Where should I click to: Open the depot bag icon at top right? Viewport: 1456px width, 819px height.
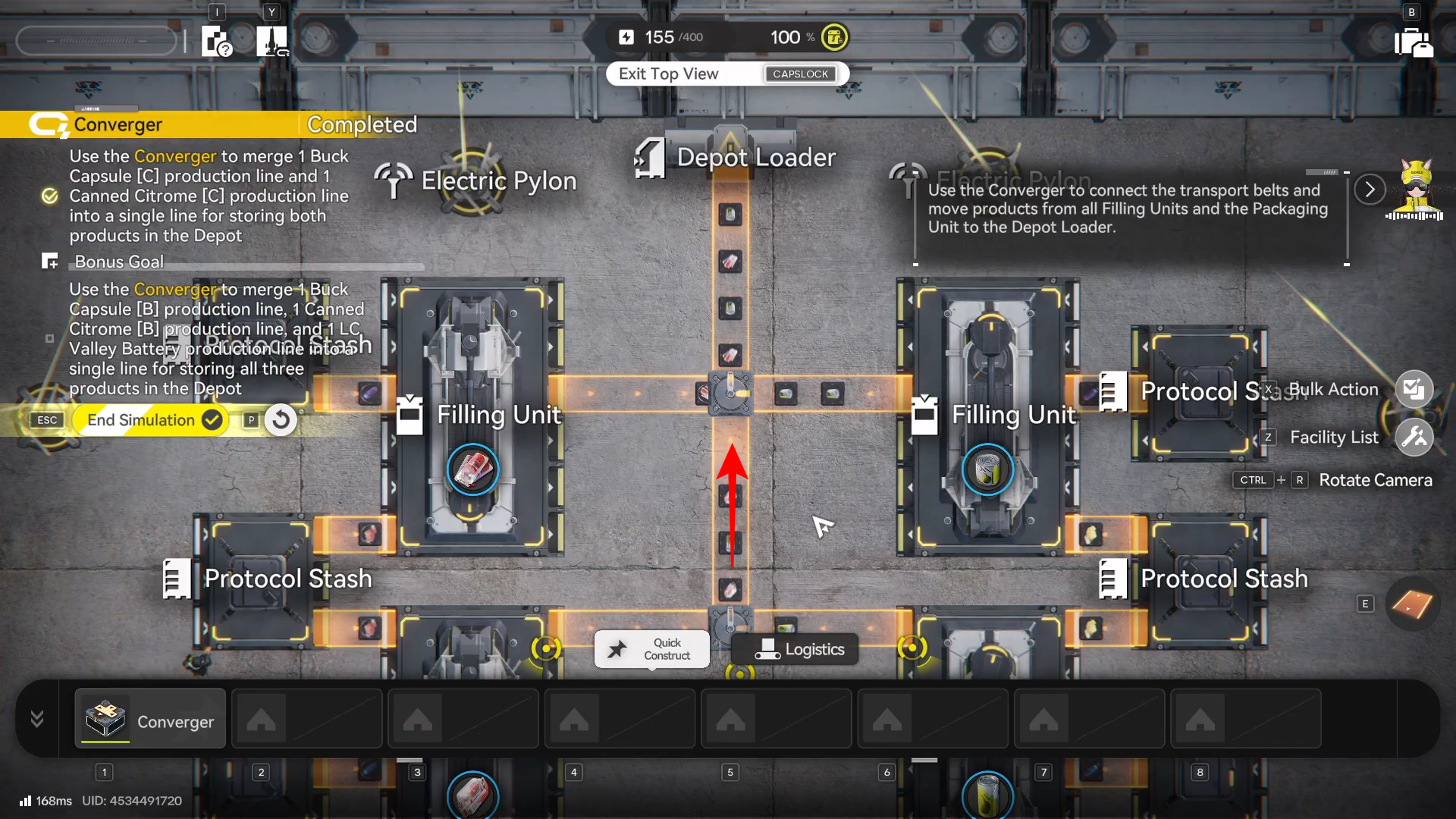point(1413,42)
